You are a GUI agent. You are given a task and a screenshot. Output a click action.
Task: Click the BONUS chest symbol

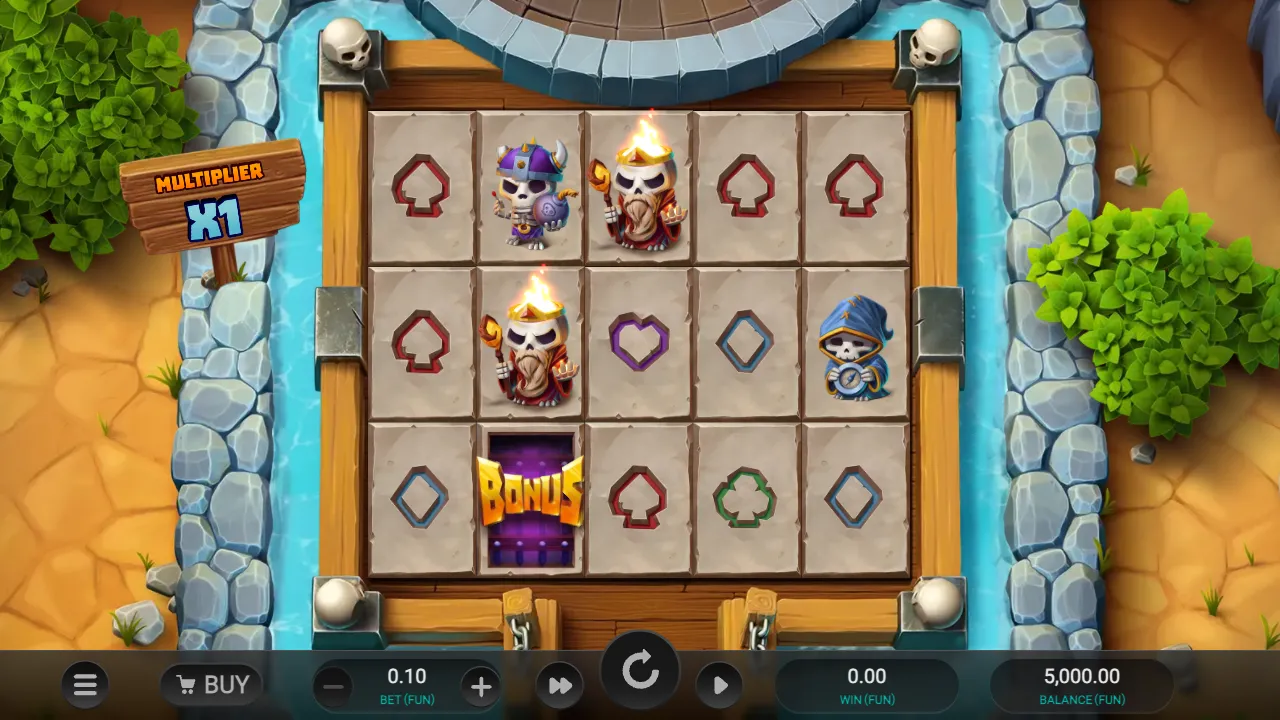[531, 496]
